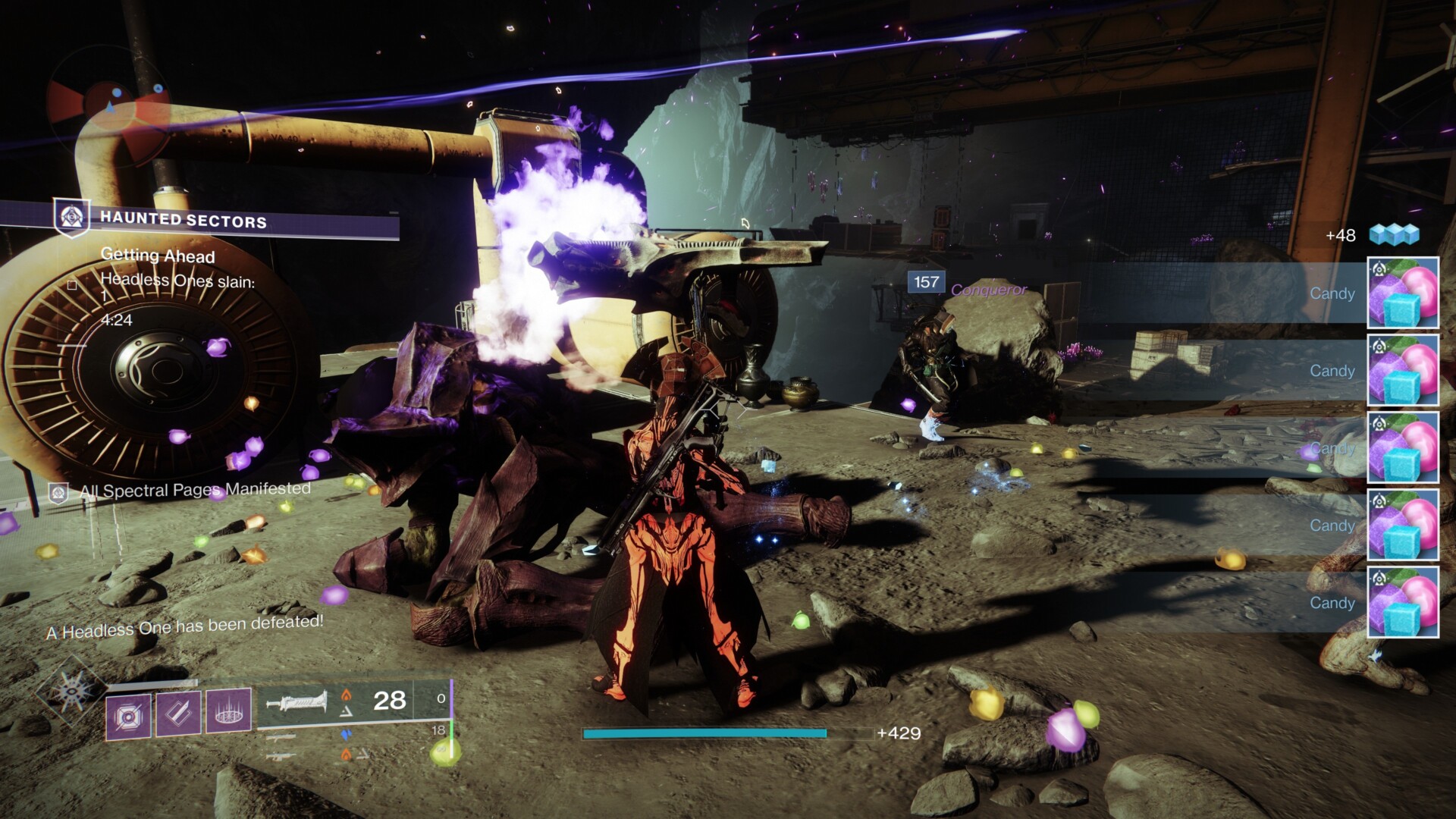Click the blue cubes currency icon
The height and width of the screenshot is (819, 1456).
pos(1394,235)
